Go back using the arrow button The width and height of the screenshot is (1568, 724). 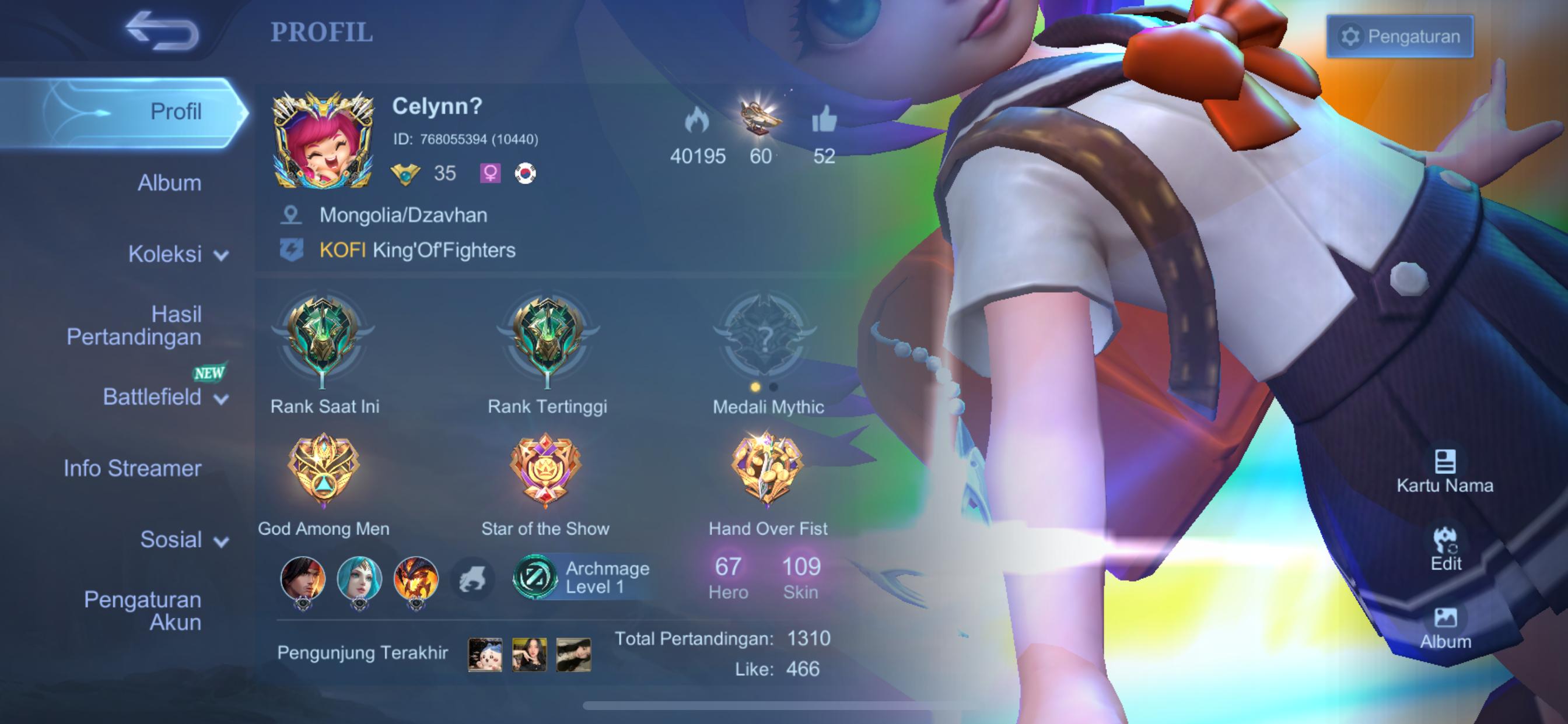click(162, 30)
